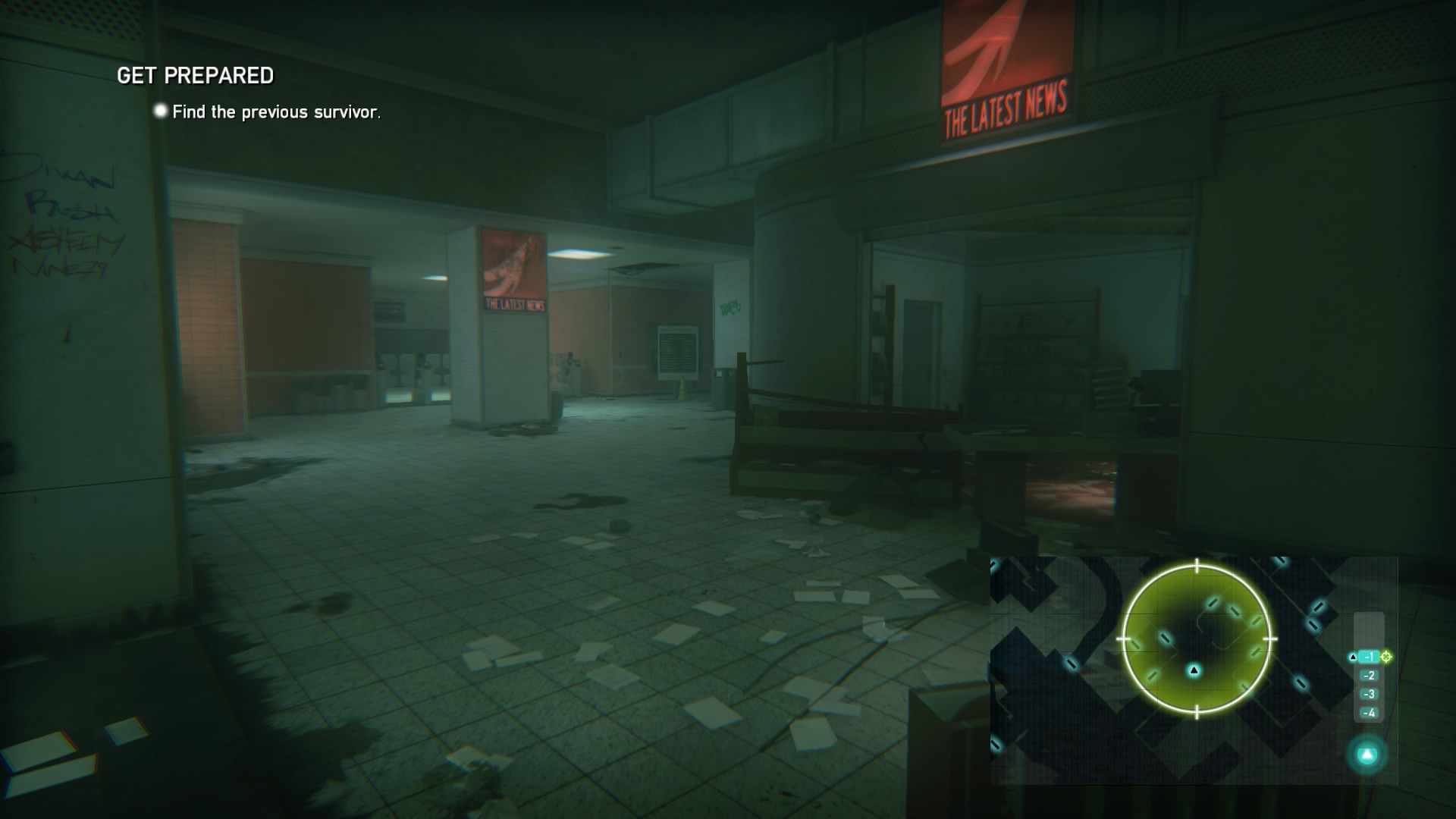Viewport: 1456px width, 819px height.
Task: Toggle the highlighted -1 floor indicator
Action: (1368, 656)
